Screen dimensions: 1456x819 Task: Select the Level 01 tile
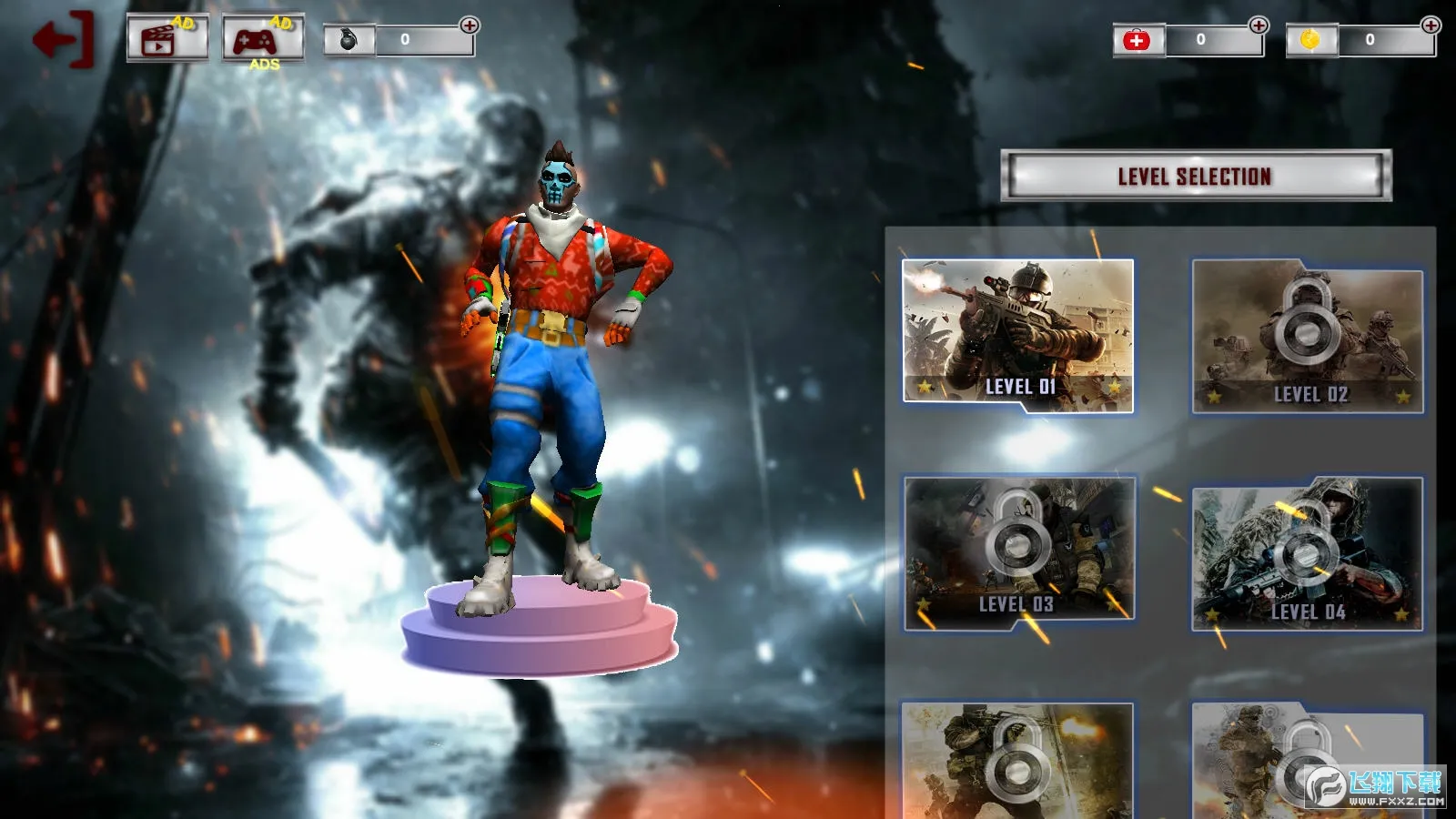pos(1018,333)
